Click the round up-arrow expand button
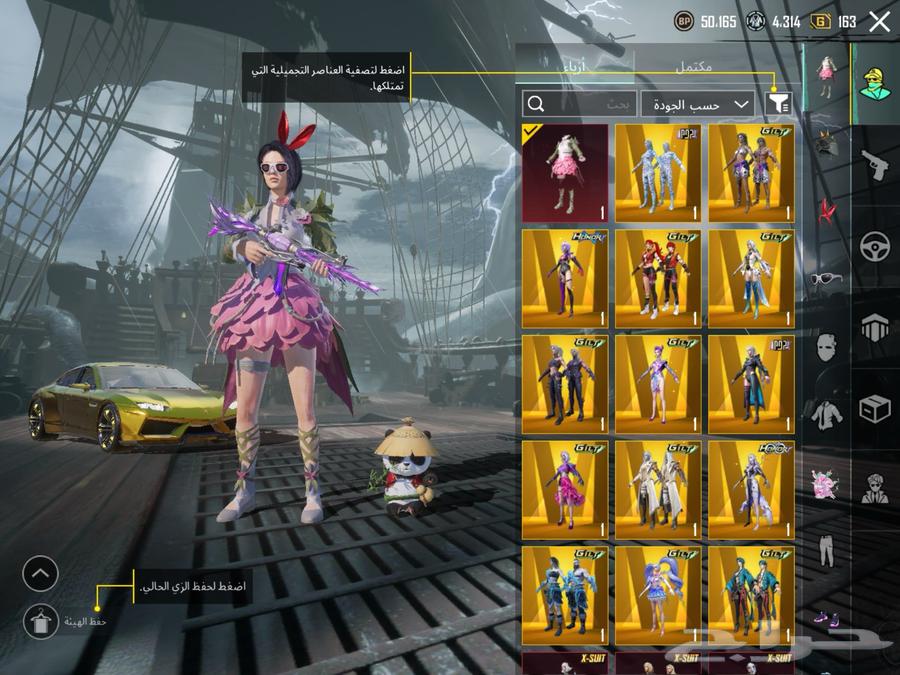900x675 pixels. coord(41,574)
